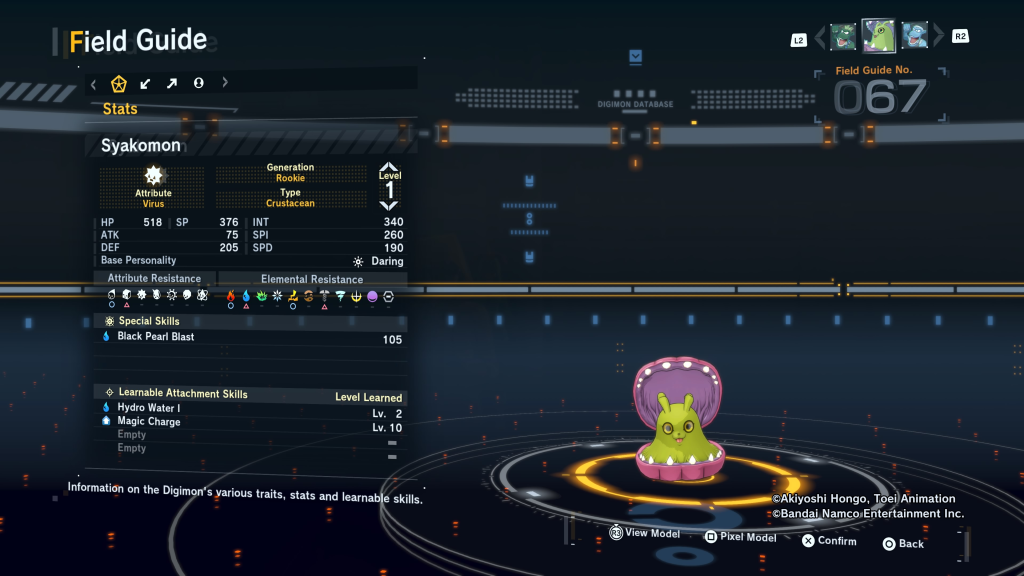Select the Black Pearl Blast special skill

pyautogui.click(x=156, y=337)
